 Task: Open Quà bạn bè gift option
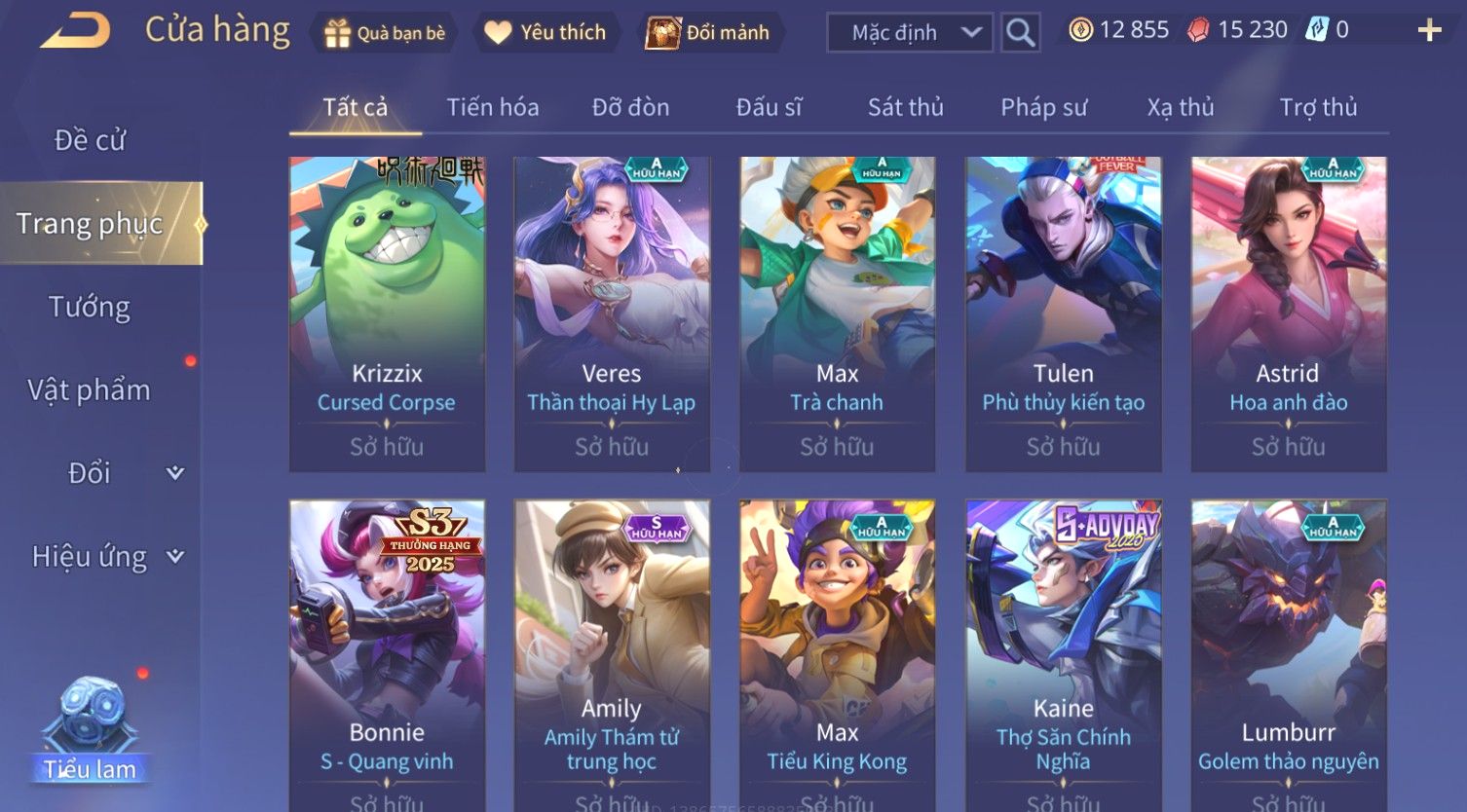click(384, 32)
